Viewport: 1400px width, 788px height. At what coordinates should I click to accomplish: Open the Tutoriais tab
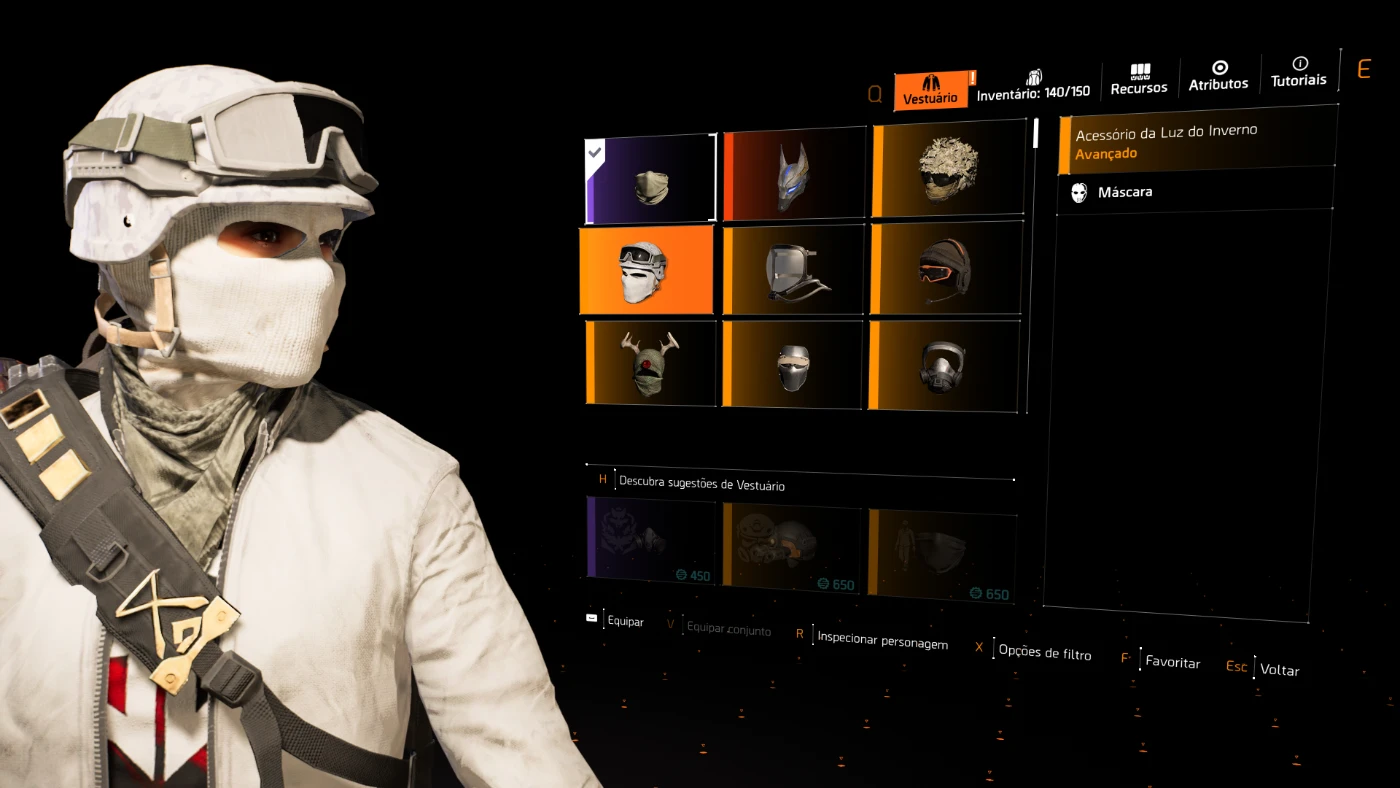1299,72
